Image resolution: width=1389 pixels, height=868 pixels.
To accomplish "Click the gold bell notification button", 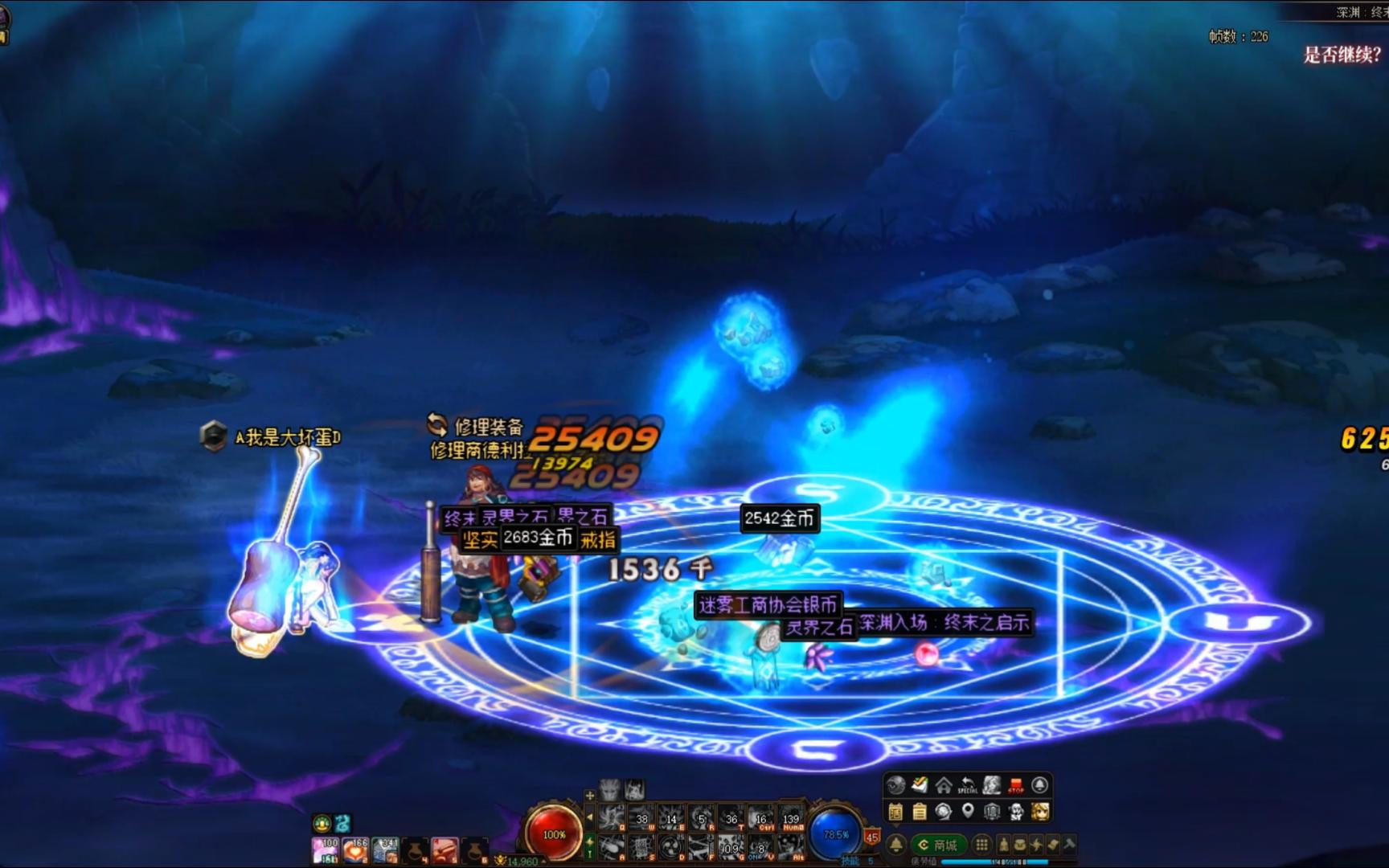I will click(x=895, y=845).
